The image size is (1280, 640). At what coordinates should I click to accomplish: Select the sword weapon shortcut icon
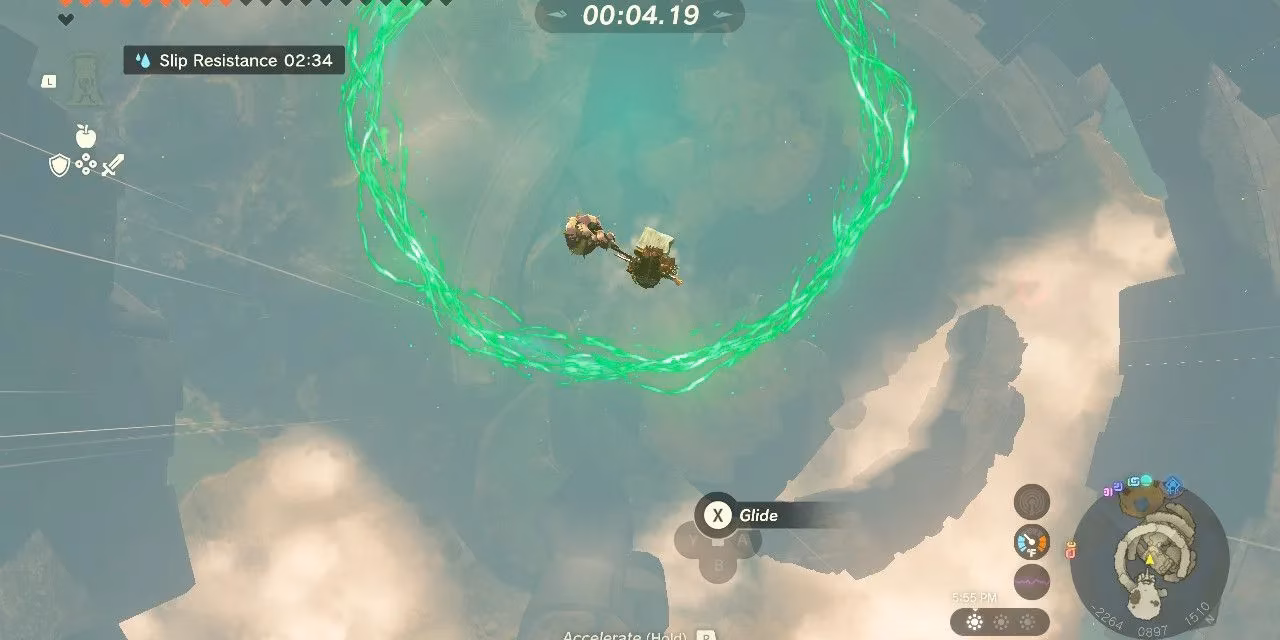(x=113, y=165)
